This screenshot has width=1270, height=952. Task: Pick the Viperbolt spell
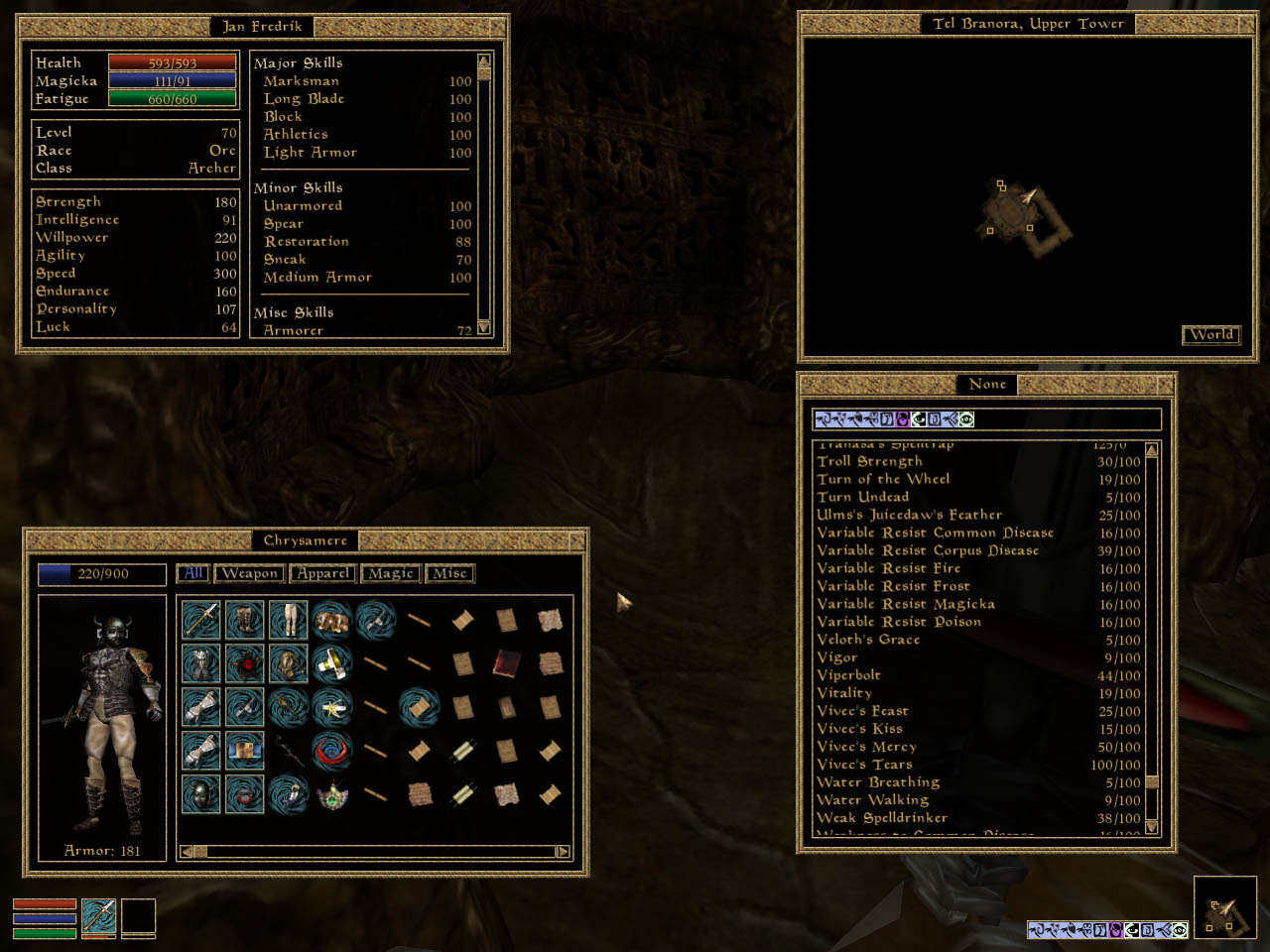click(x=849, y=675)
